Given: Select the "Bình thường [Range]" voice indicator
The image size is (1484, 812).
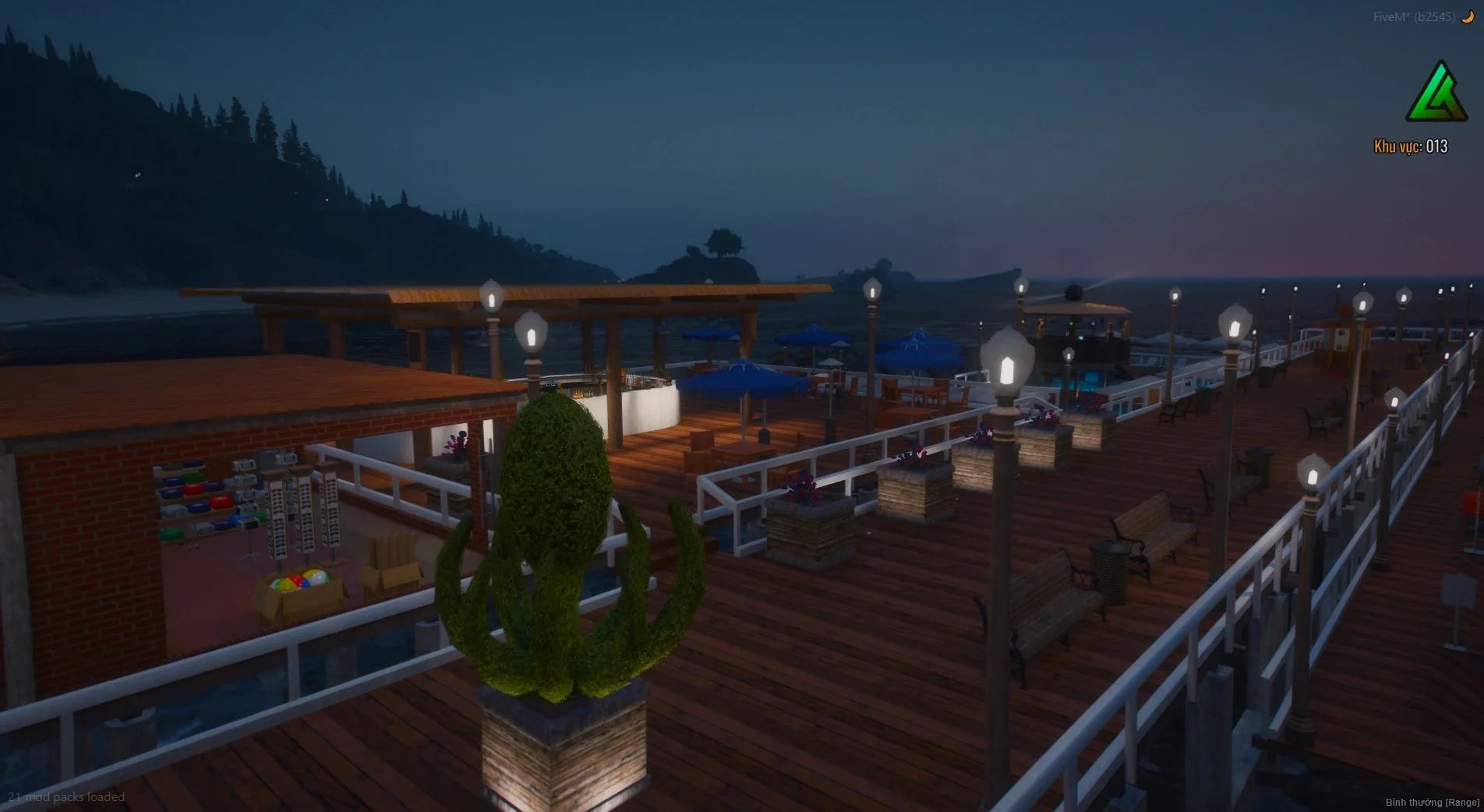Looking at the screenshot, I should (1432, 802).
